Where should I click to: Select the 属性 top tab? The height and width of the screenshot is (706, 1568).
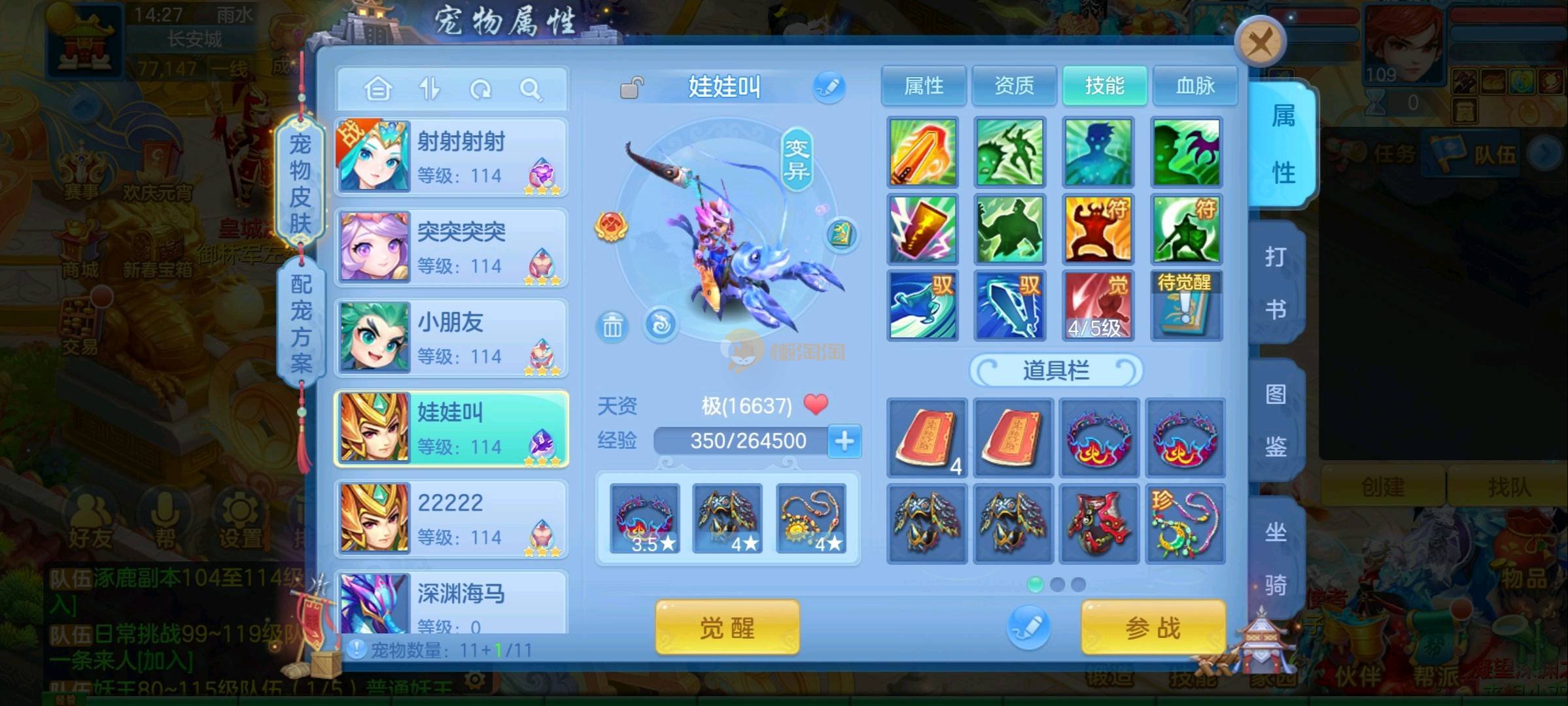tap(923, 86)
